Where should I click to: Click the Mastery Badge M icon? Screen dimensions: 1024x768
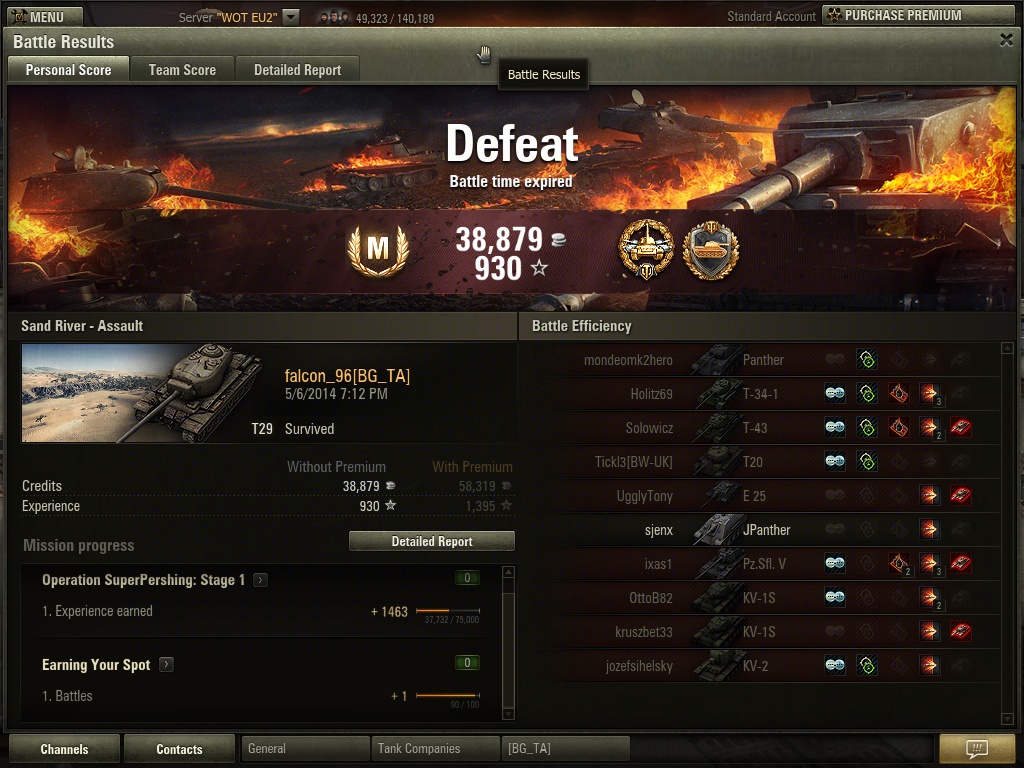tap(377, 249)
